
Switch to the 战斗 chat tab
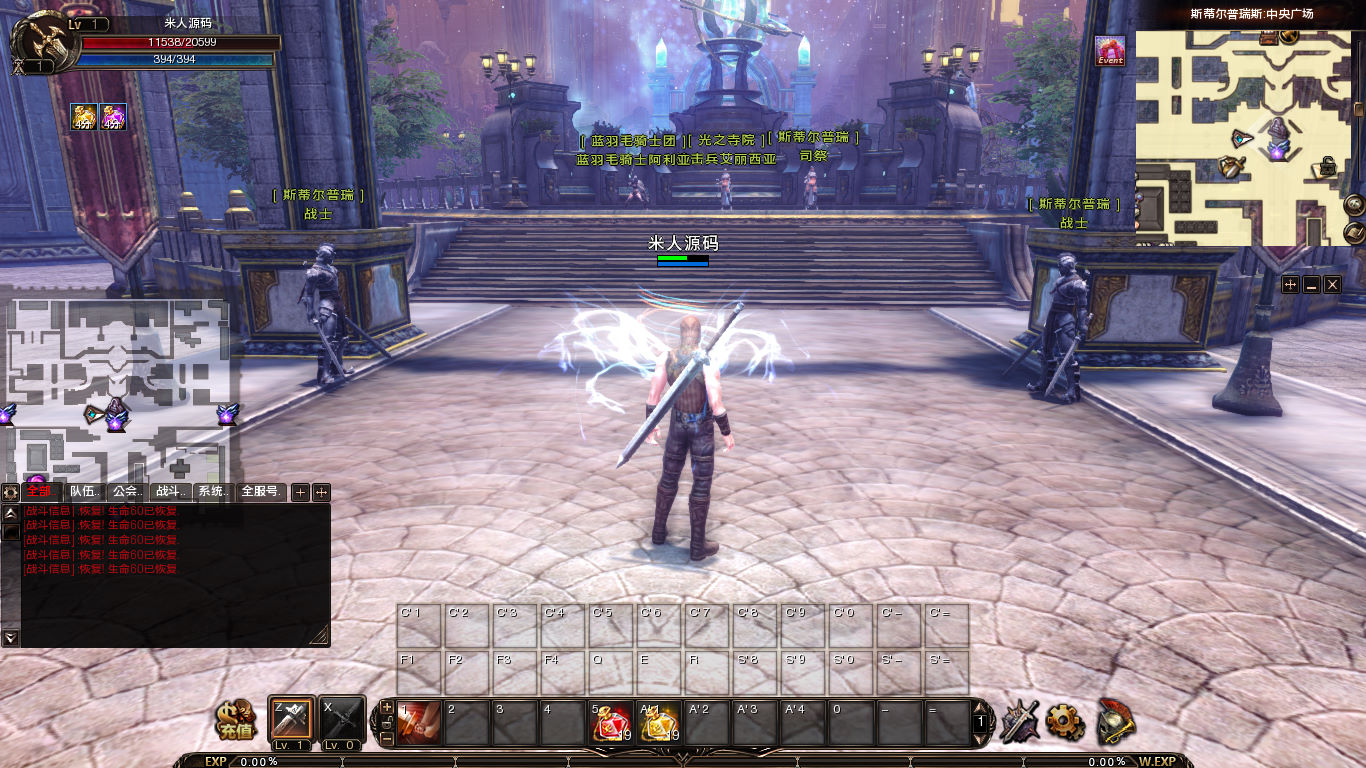(x=169, y=492)
